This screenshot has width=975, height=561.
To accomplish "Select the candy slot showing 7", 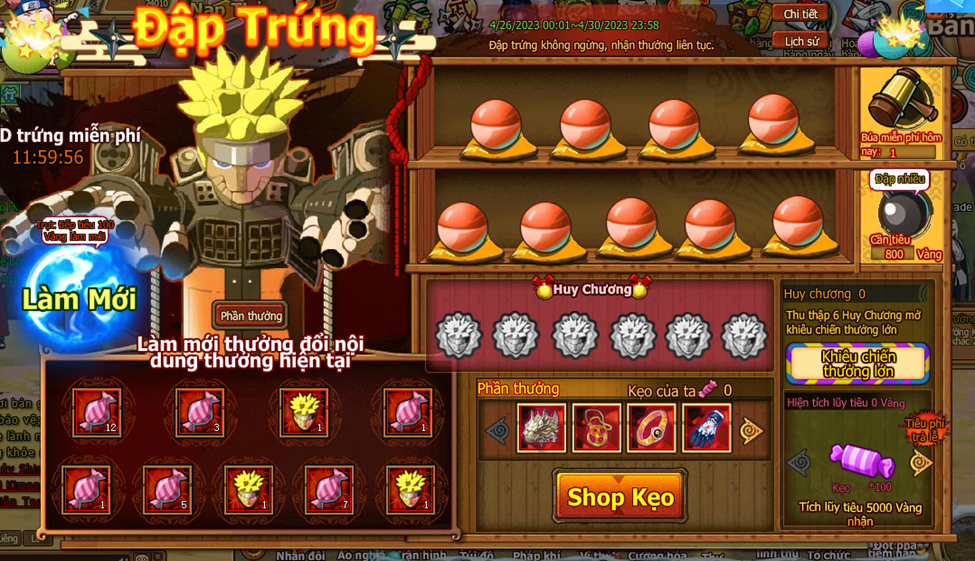I will [x=329, y=489].
